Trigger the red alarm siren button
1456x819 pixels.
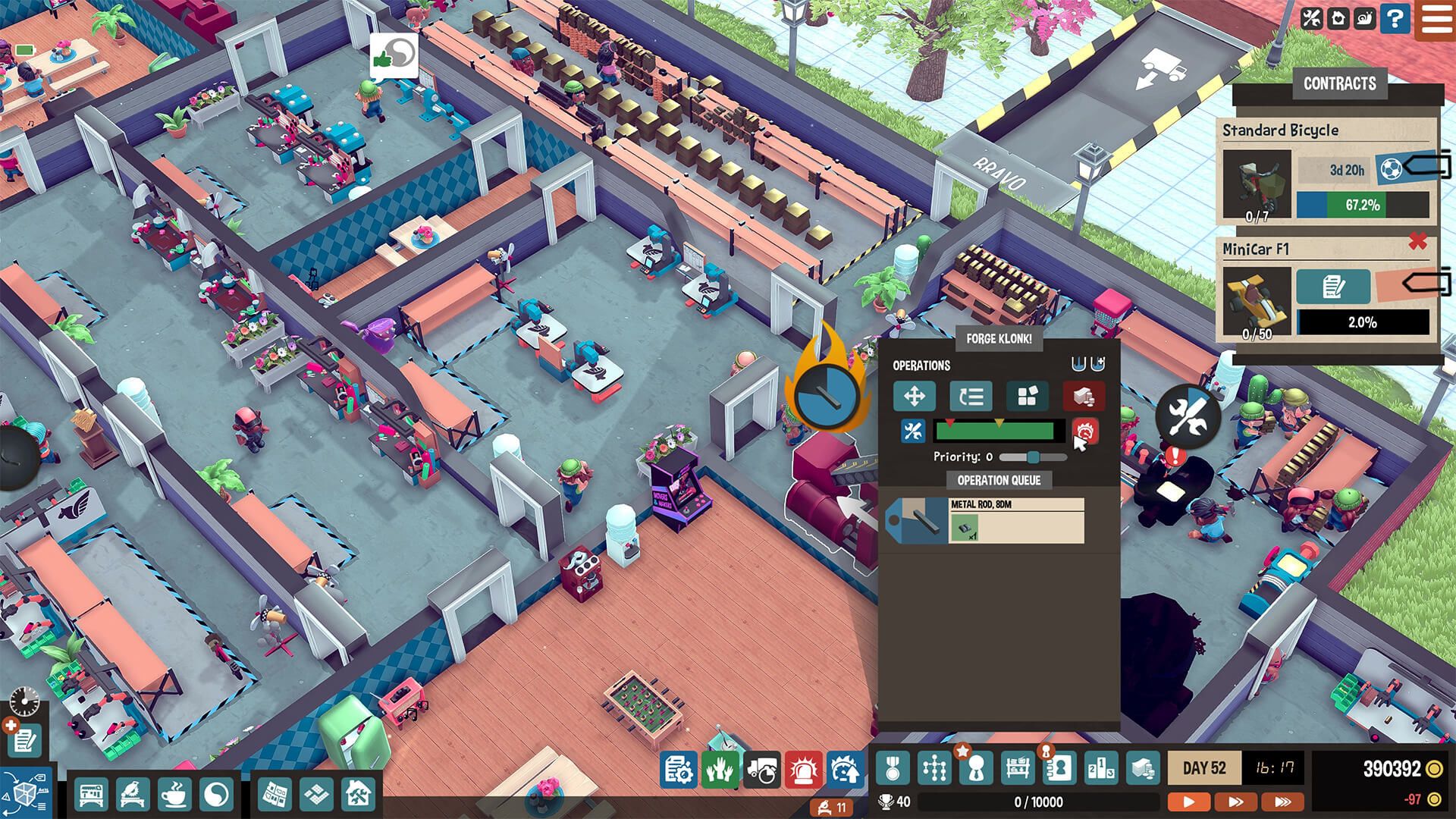pos(803,770)
